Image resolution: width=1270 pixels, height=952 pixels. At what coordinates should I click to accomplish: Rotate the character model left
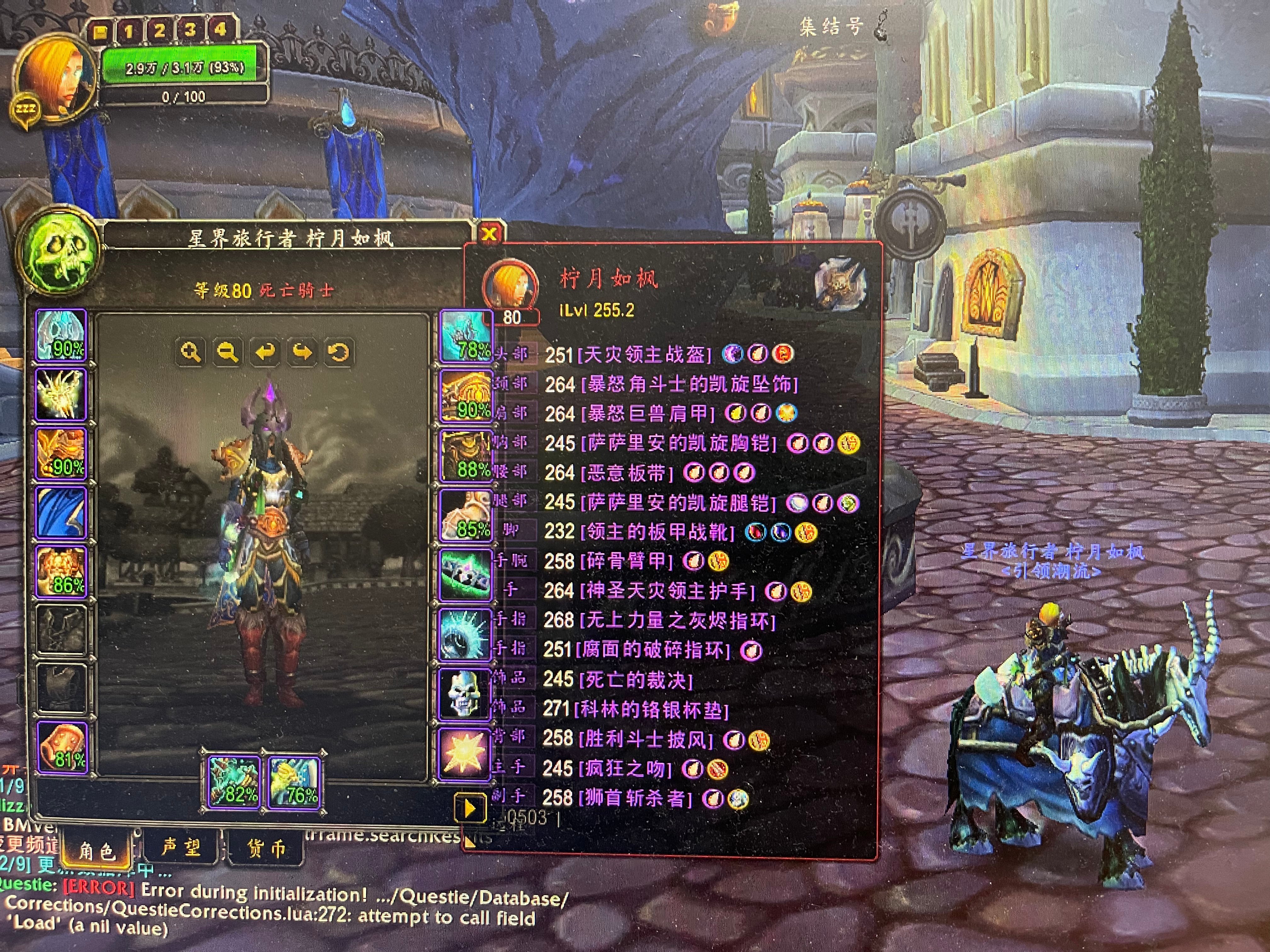tap(265, 352)
